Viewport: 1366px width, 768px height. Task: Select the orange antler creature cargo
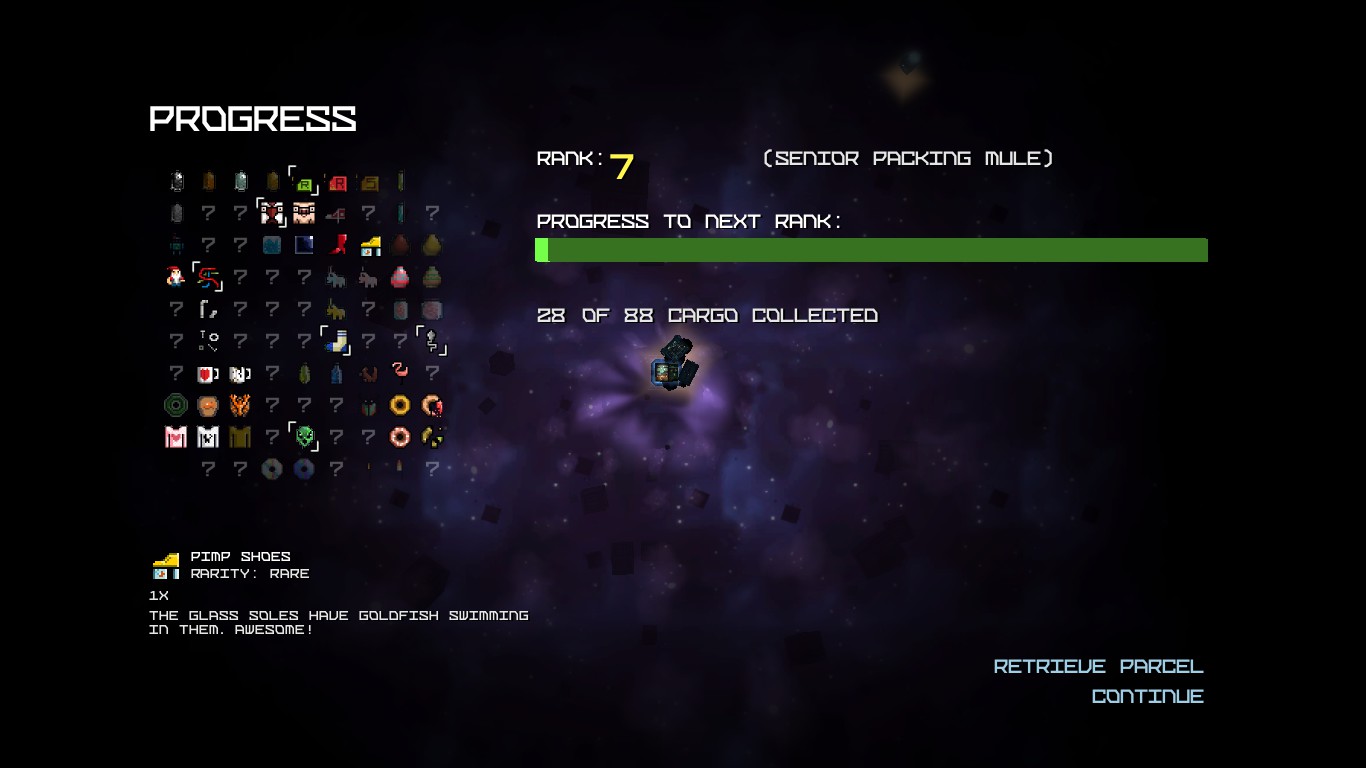pos(240,405)
